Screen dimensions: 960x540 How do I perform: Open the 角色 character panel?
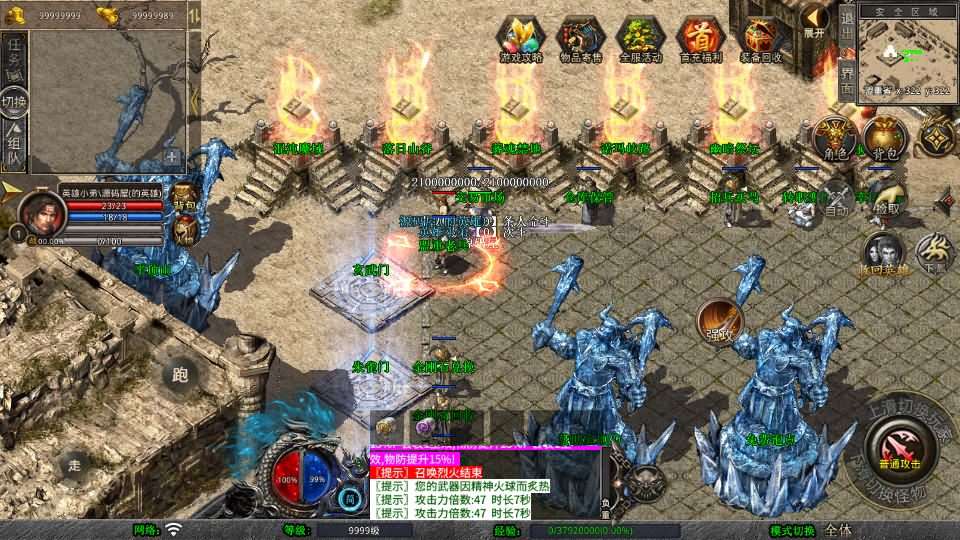coord(833,140)
